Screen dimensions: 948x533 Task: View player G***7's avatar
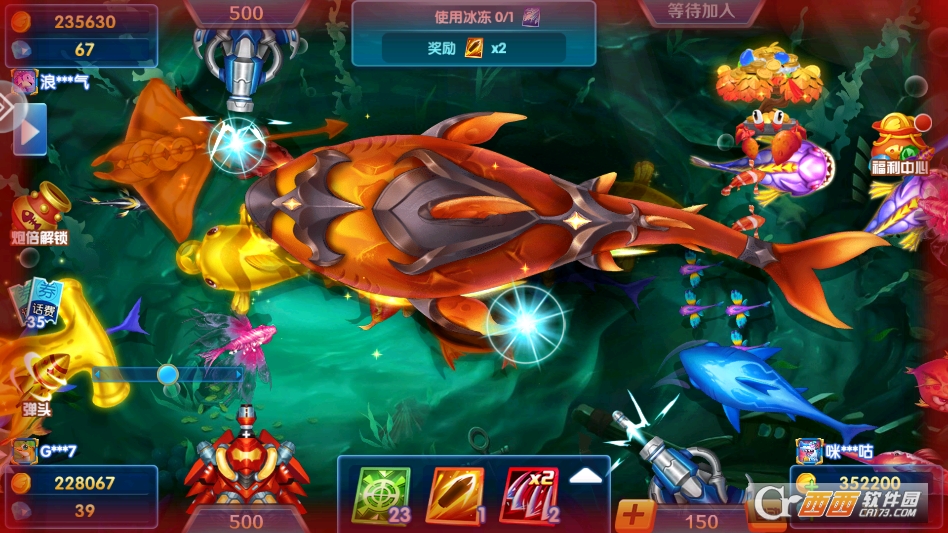click(x=25, y=451)
